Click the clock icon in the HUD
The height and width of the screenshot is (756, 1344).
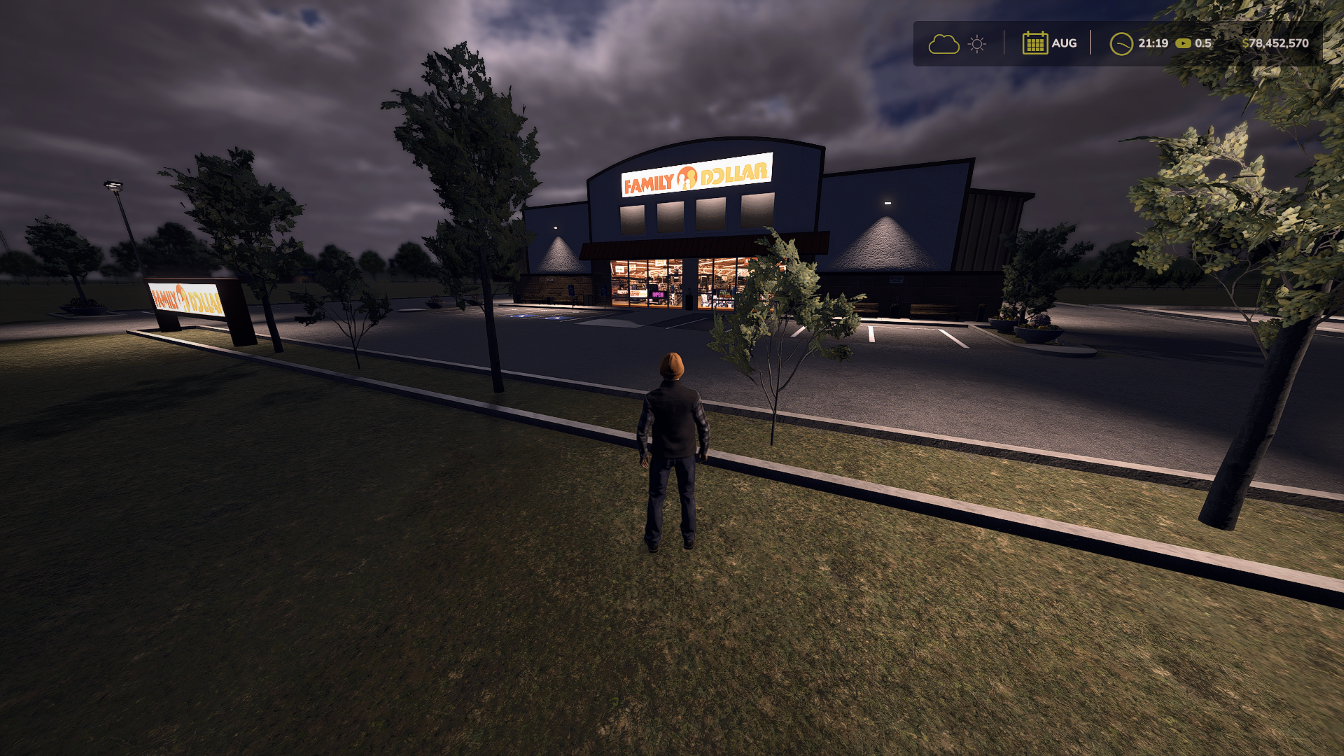[1122, 43]
